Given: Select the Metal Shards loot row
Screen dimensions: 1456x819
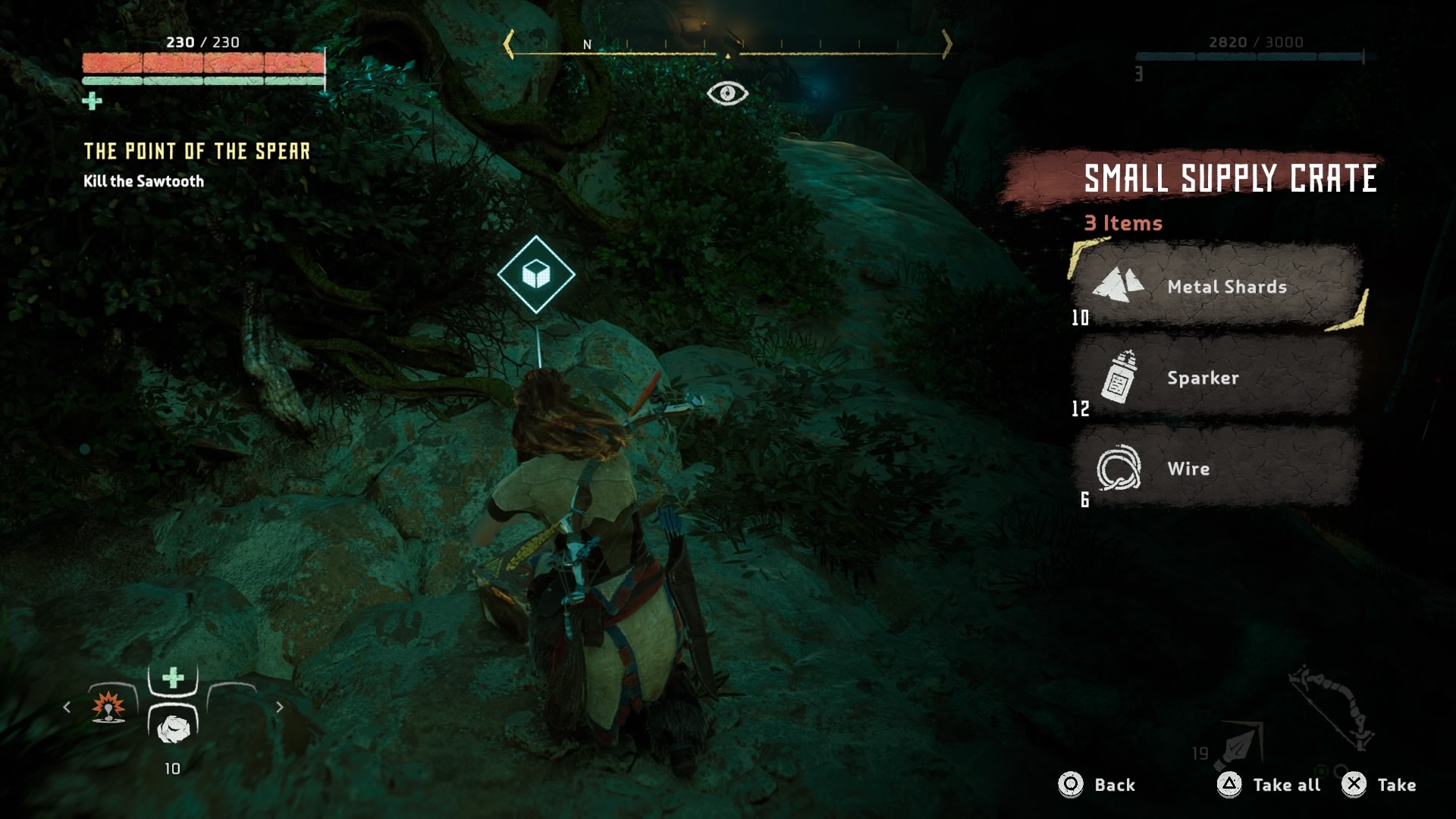Looking at the screenshot, I should point(1216,287).
